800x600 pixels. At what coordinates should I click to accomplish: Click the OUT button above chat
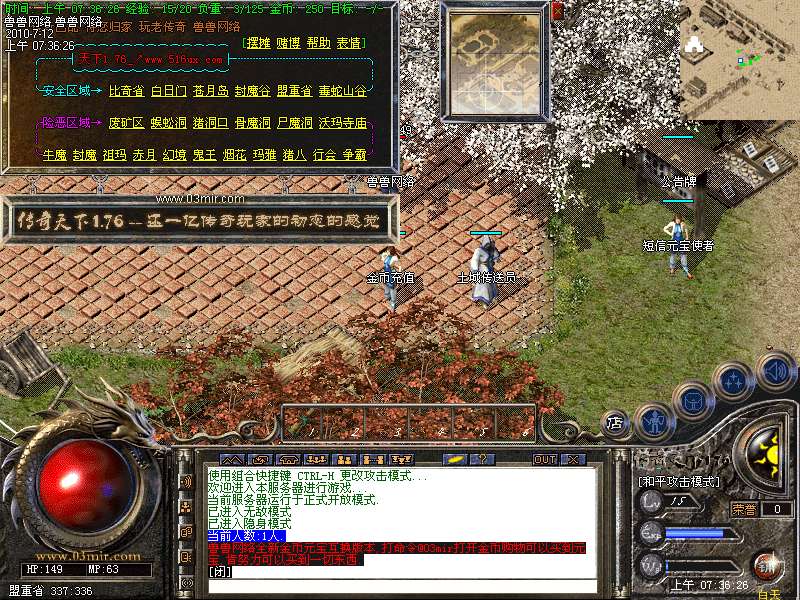pos(544,459)
